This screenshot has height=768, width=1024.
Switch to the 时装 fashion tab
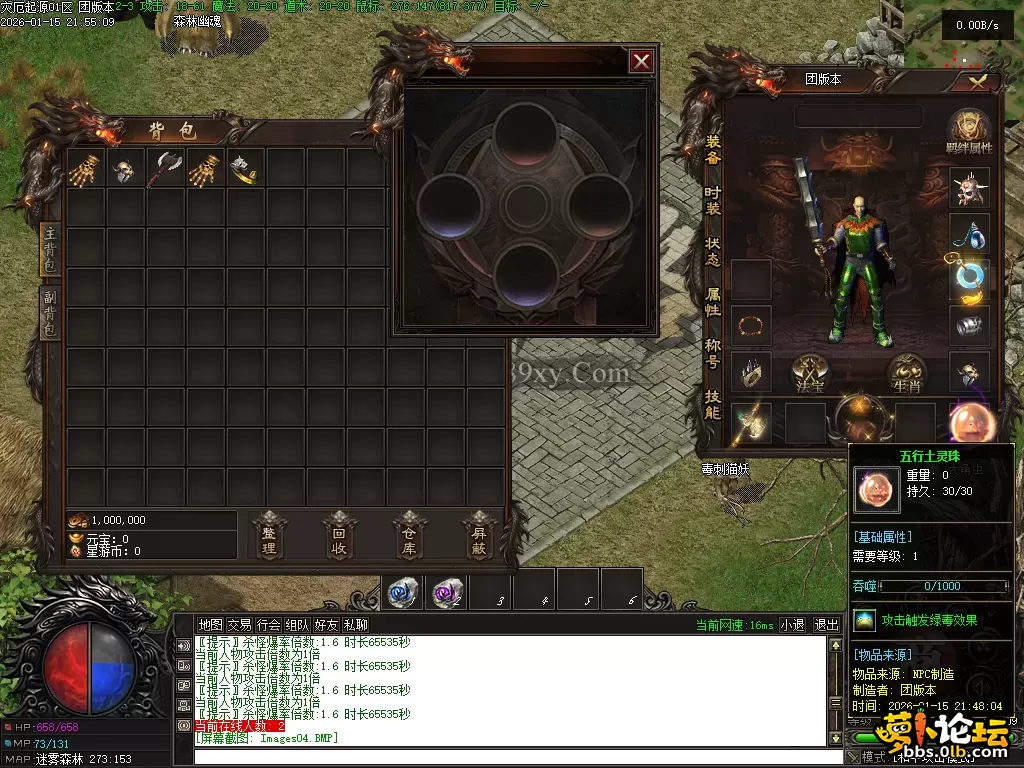[x=712, y=201]
